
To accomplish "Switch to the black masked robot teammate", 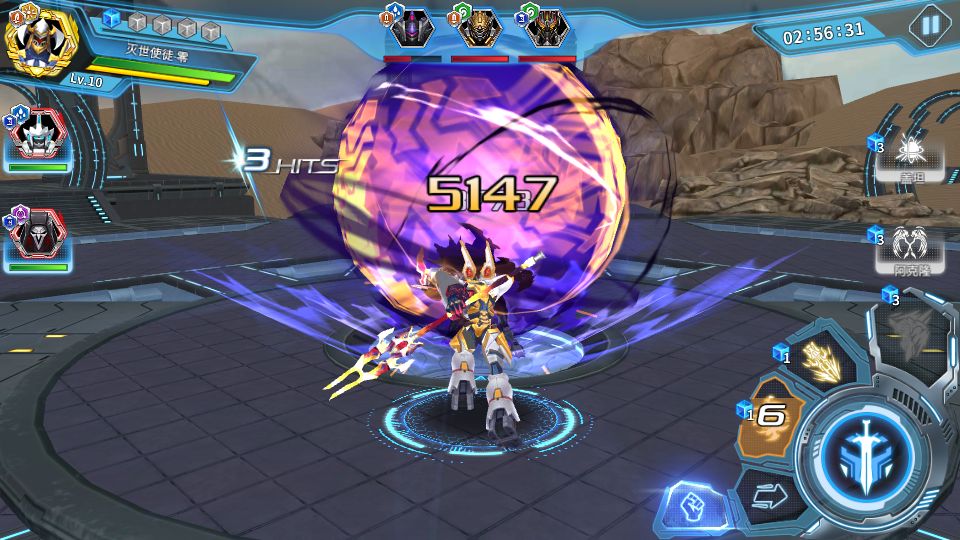I will [38, 237].
